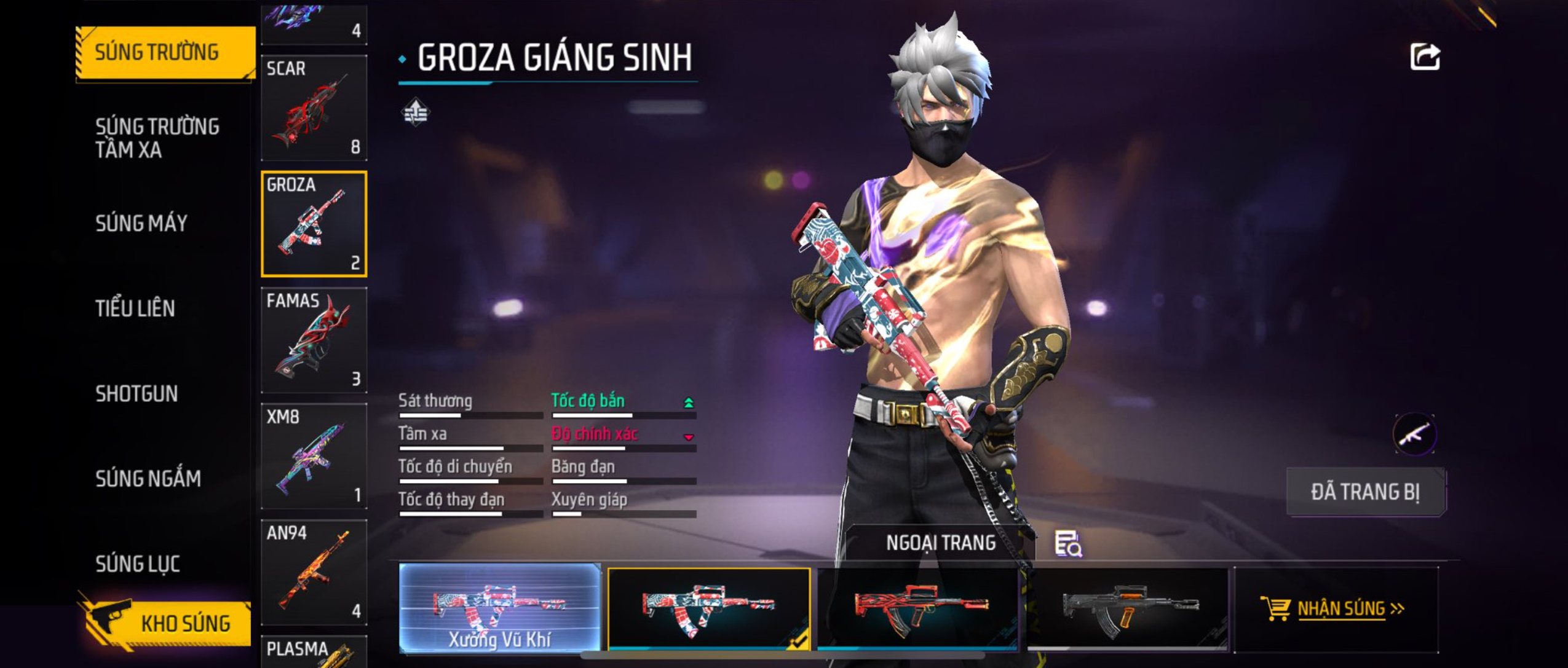Select the FAMAS weapon tile
The width and height of the screenshot is (1568, 668).
pyautogui.click(x=314, y=340)
